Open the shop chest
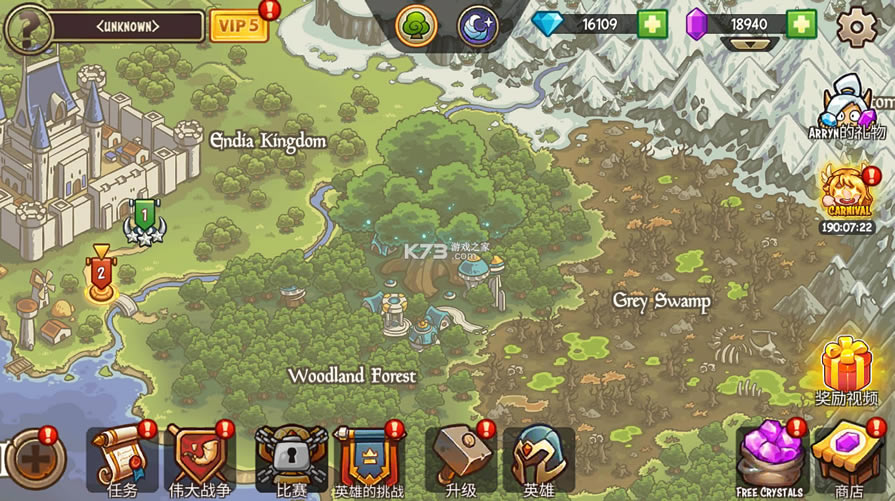Image resolution: width=895 pixels, height=501 pixels. 848,455
